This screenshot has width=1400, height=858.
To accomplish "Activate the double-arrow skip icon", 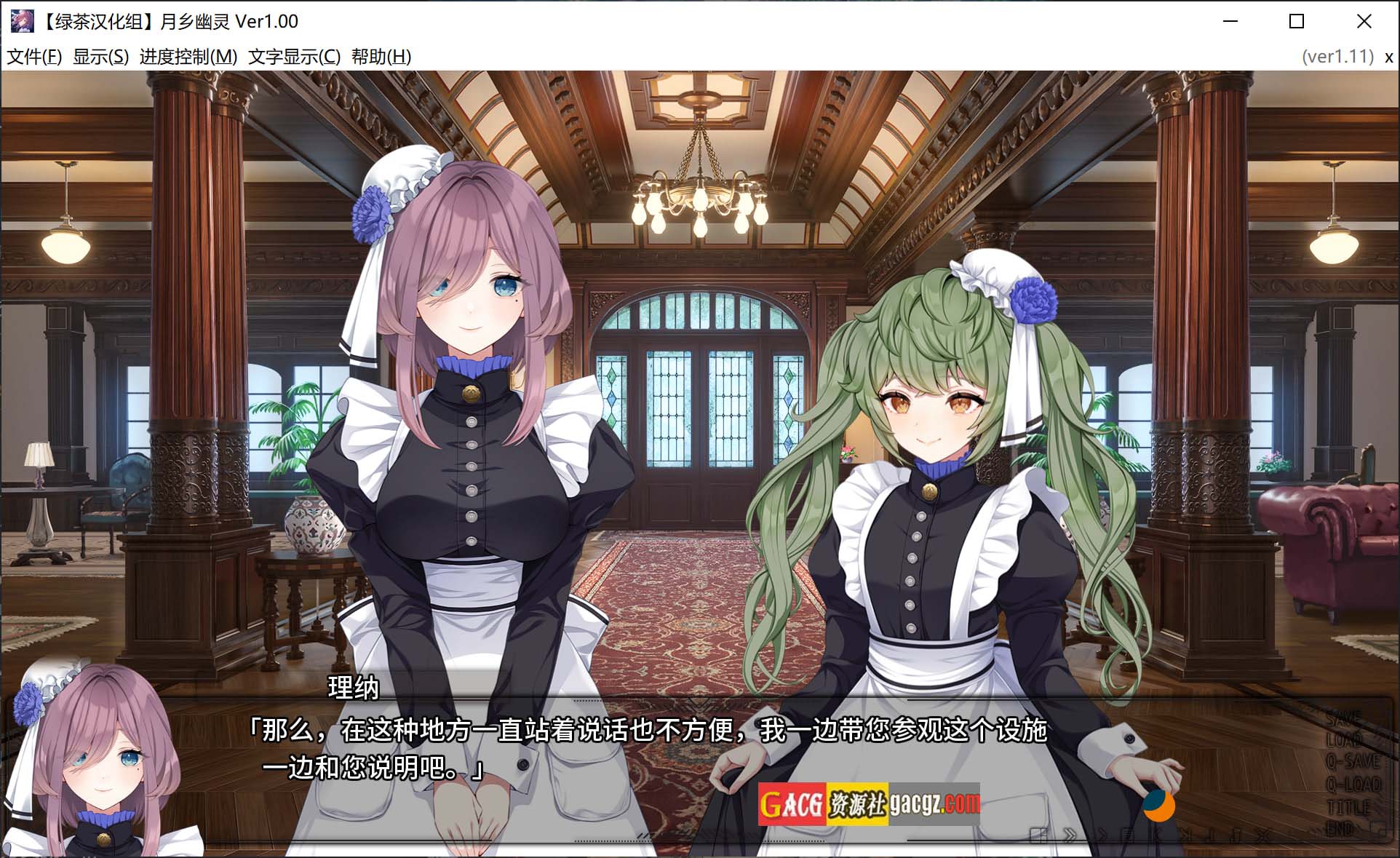I will tap(1070, 835).
